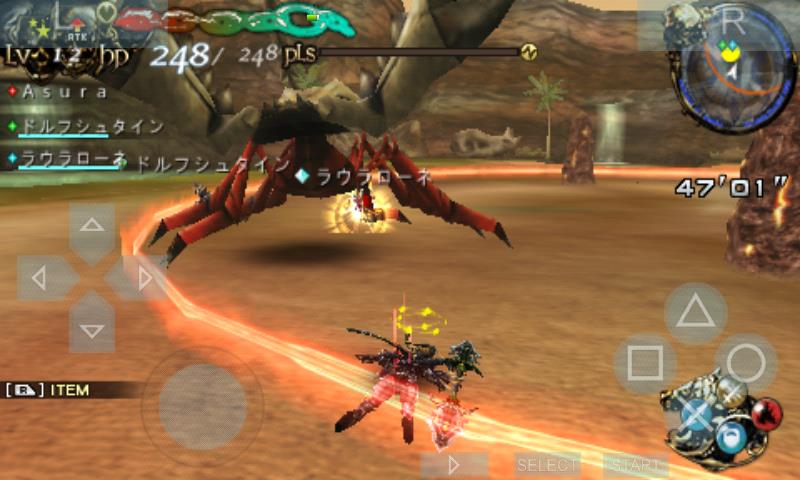Tap the START touch button
The height and width of the screenshot is (480, 800).
[x=636, y=465]
